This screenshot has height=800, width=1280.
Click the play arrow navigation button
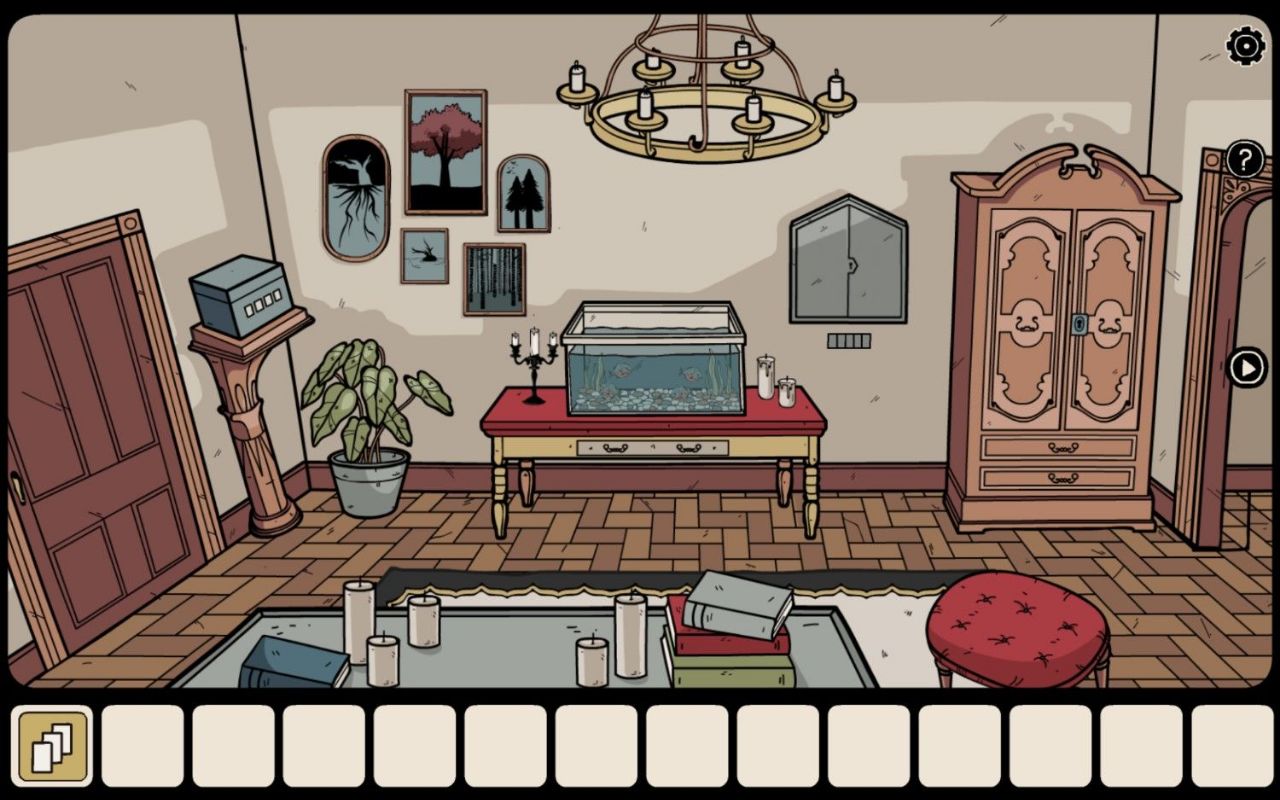1247,368
